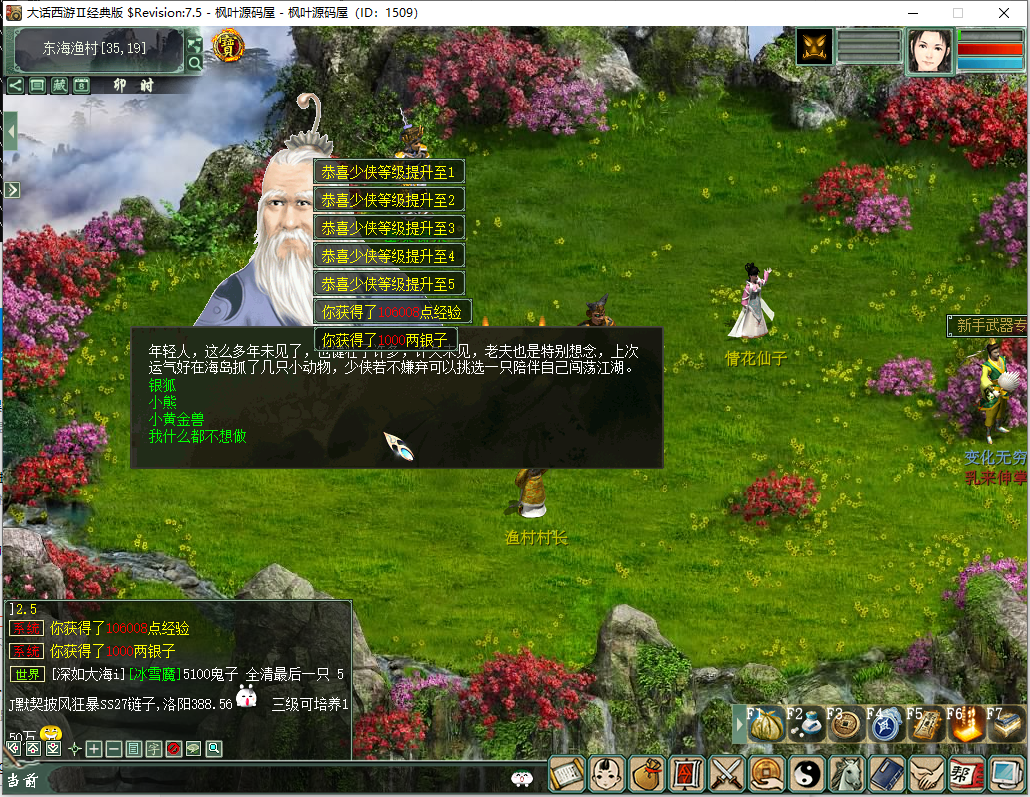Image resolution: width=1030 pixels, height=797 pixels.
Task: Open the character face icon menu
Action: pos(607,773)
